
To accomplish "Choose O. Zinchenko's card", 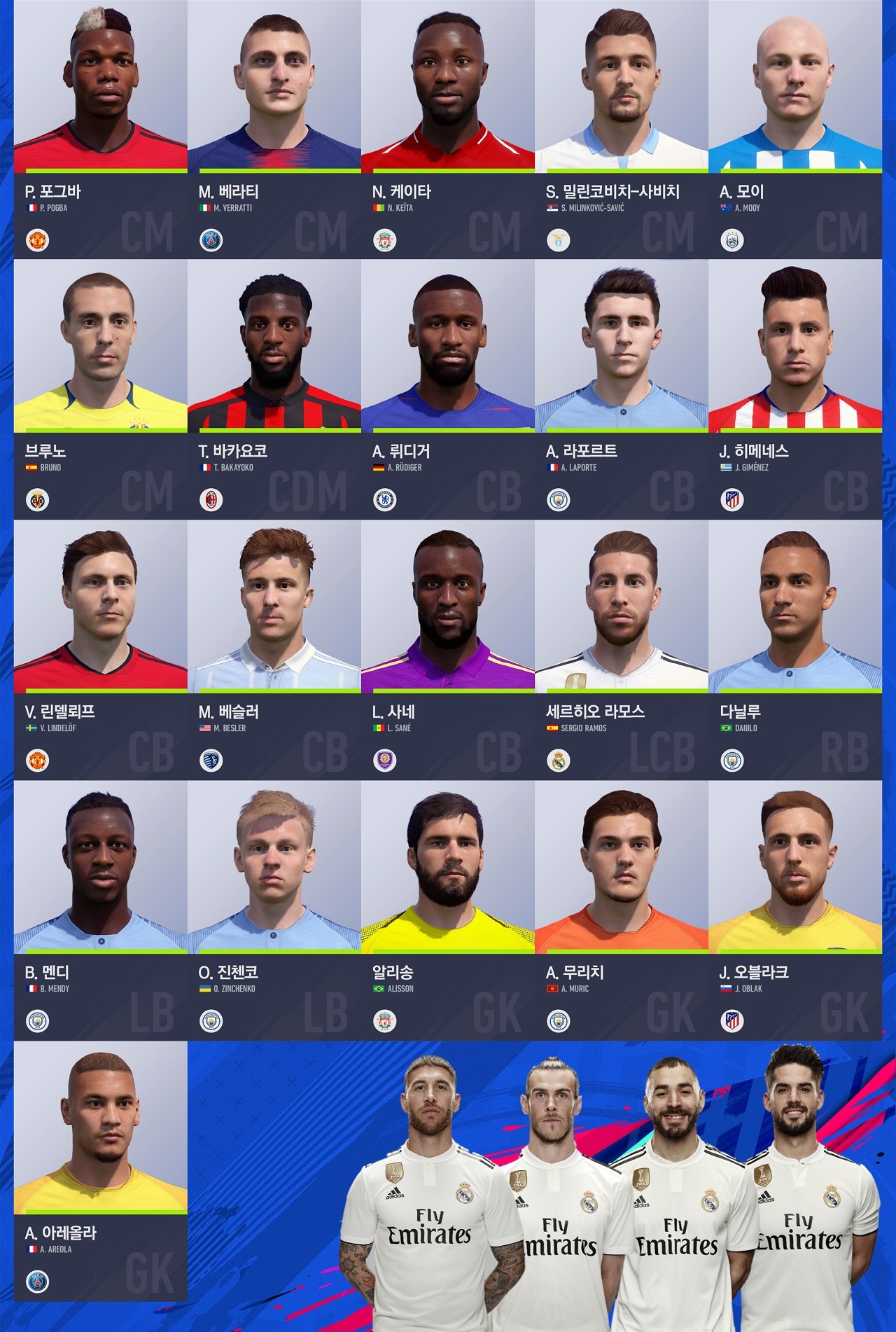I will [274, 910].
